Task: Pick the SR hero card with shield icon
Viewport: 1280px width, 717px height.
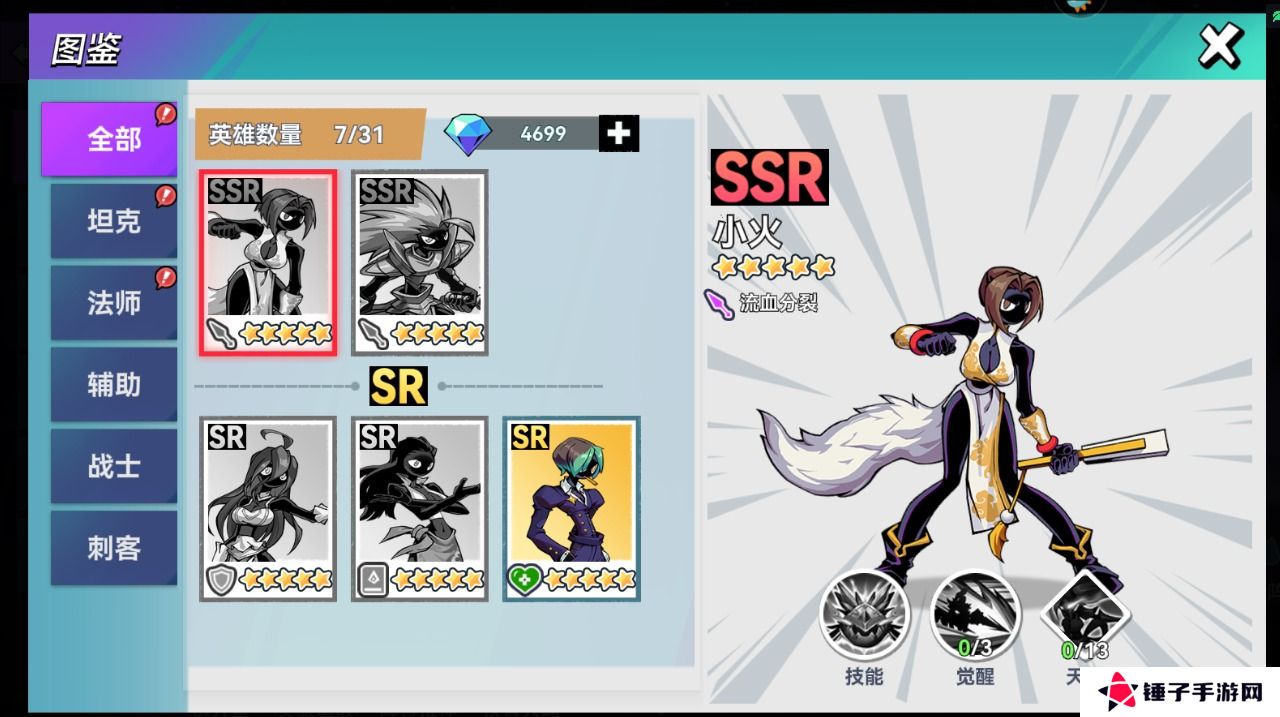Action: [x=268, y=508]
